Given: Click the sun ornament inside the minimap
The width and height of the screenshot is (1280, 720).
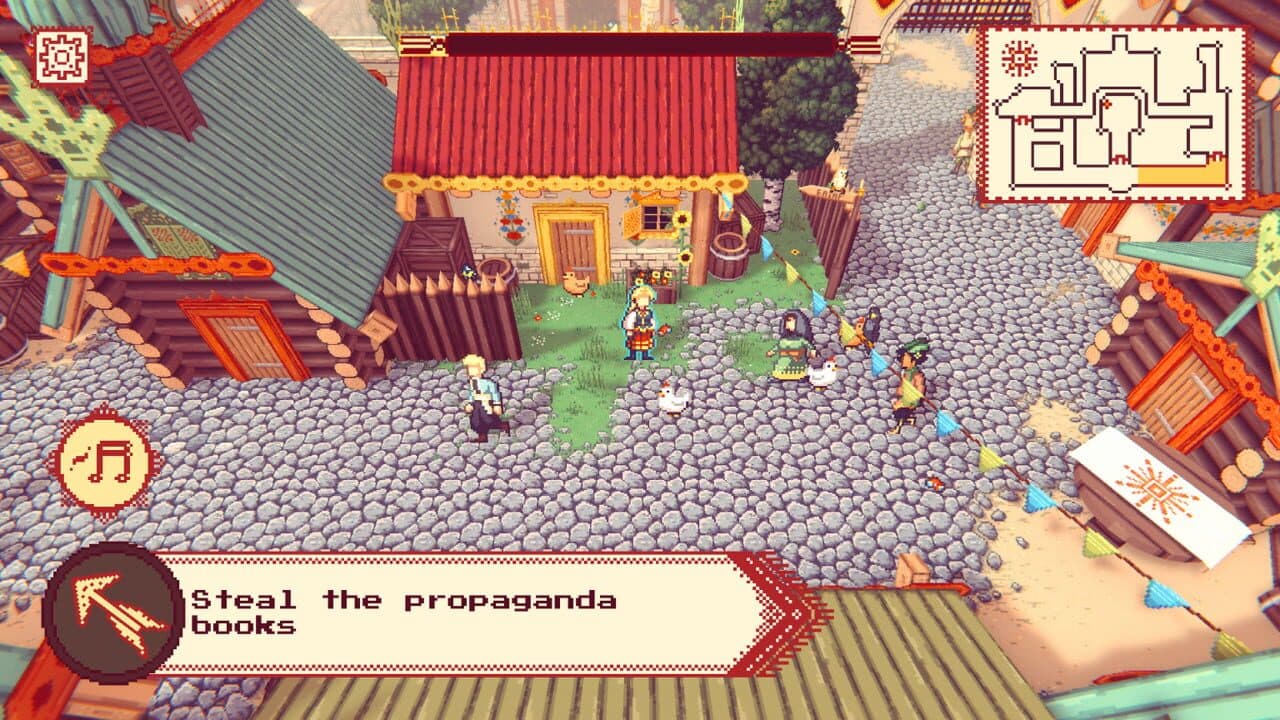Looking at the screenshot, I should click(x=1019, y=57).
